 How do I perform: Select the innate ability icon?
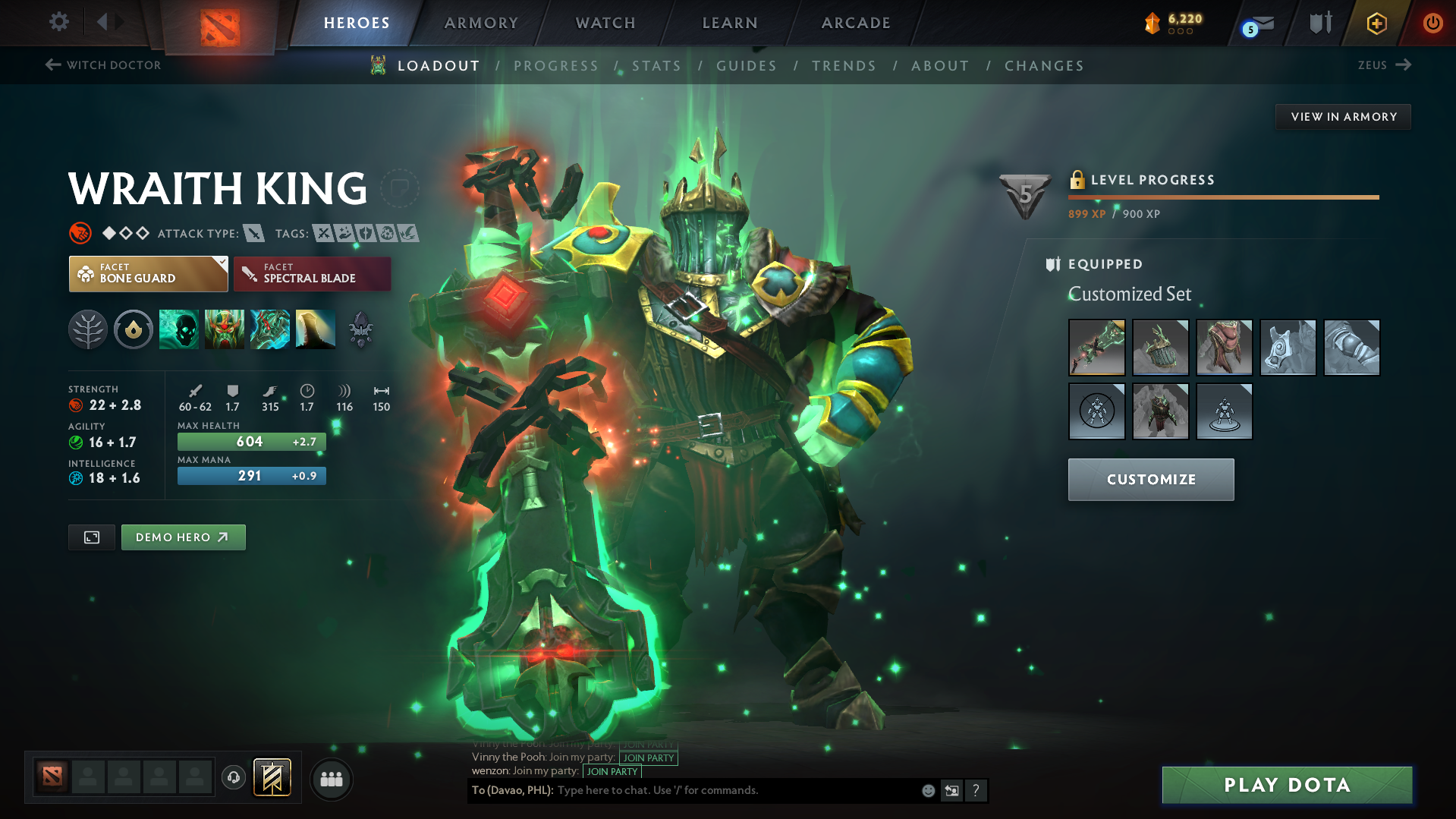pos(134,329)
